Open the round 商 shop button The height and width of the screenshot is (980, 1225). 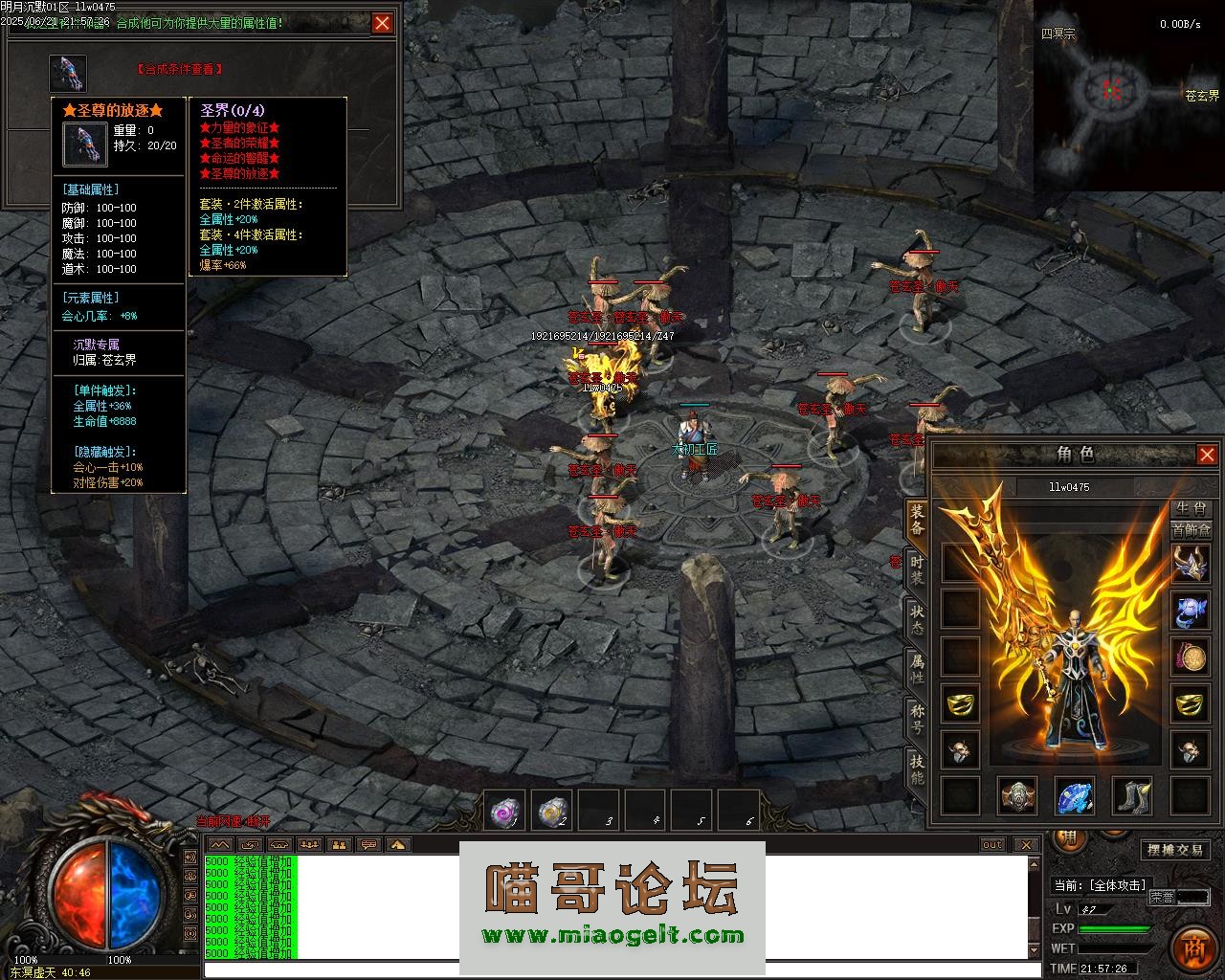pyautogui.click(x=1192, y=947)
